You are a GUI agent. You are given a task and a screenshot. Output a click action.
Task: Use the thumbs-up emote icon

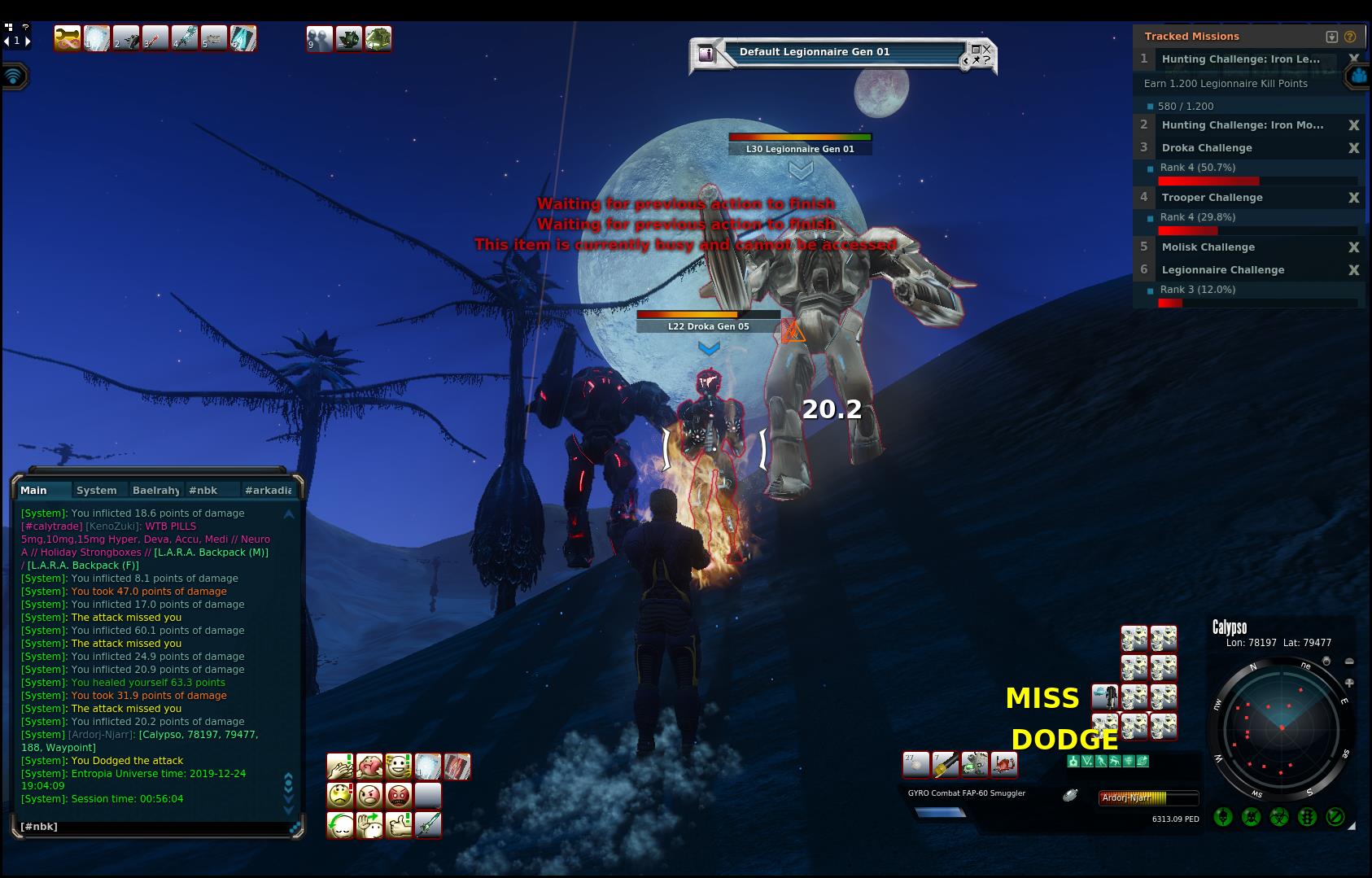(399, 824)
